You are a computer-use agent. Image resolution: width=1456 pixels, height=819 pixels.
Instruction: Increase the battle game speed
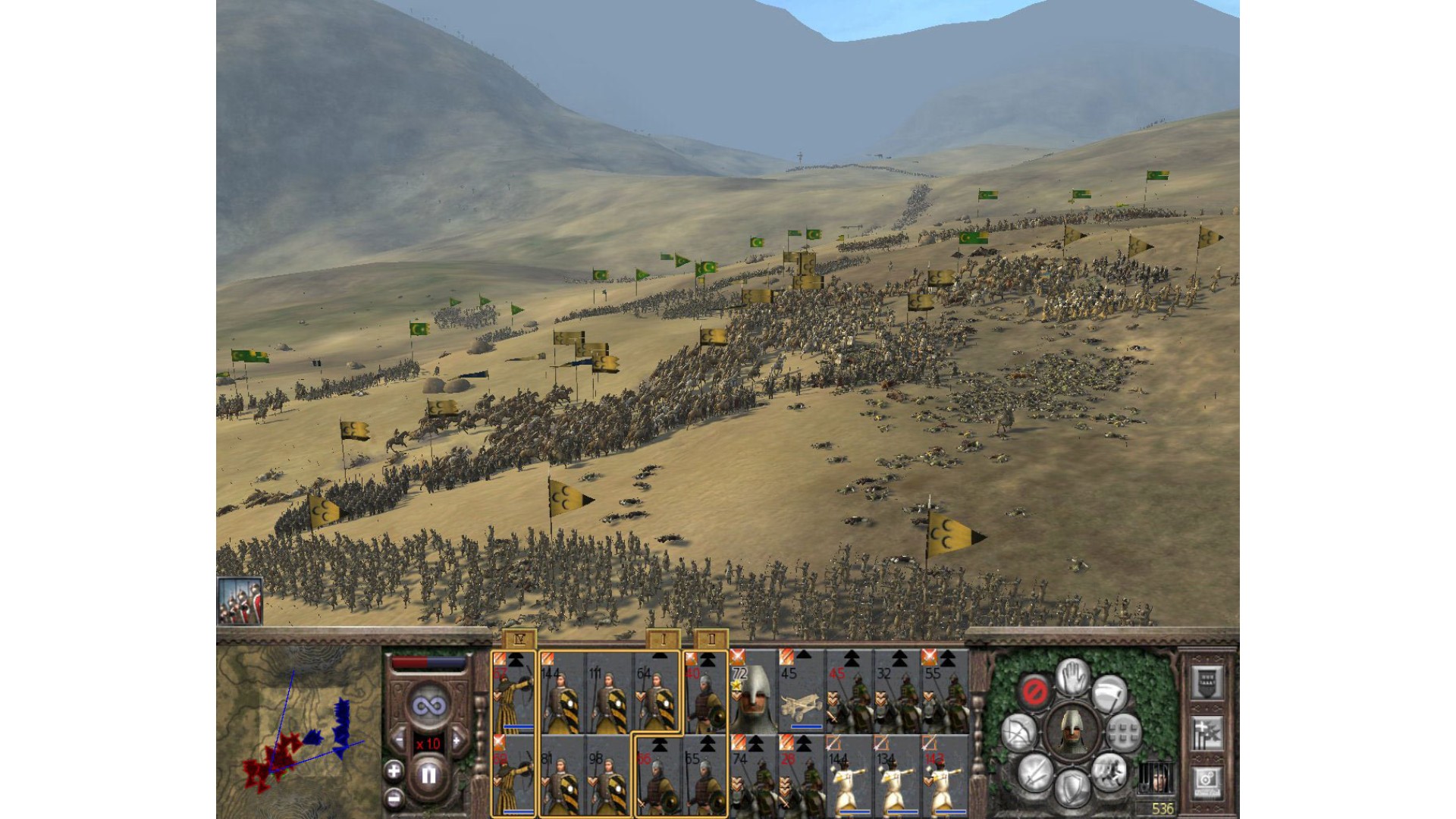pos(457,741)
